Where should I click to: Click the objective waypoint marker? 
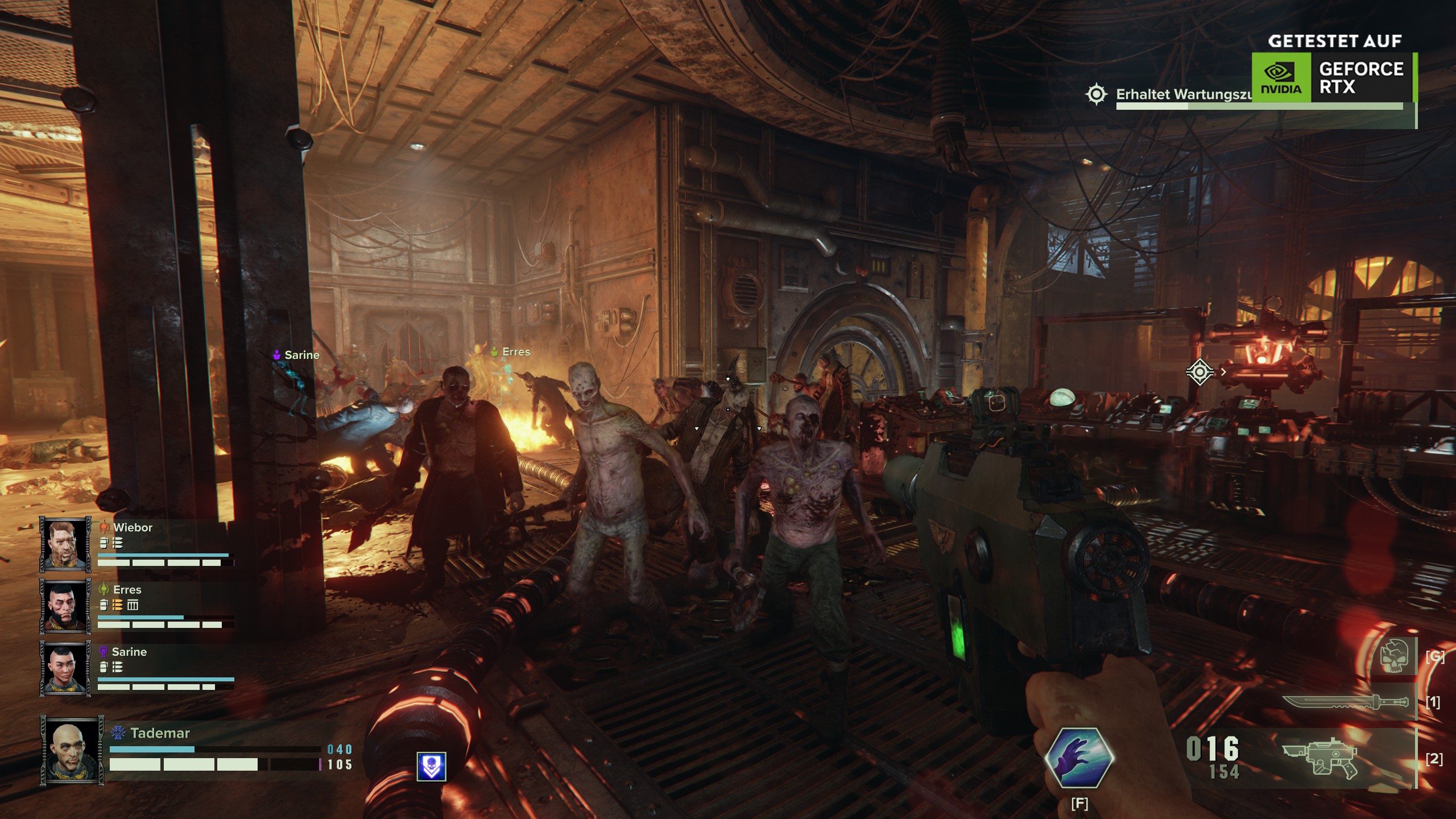click(x=1199, y=372)
